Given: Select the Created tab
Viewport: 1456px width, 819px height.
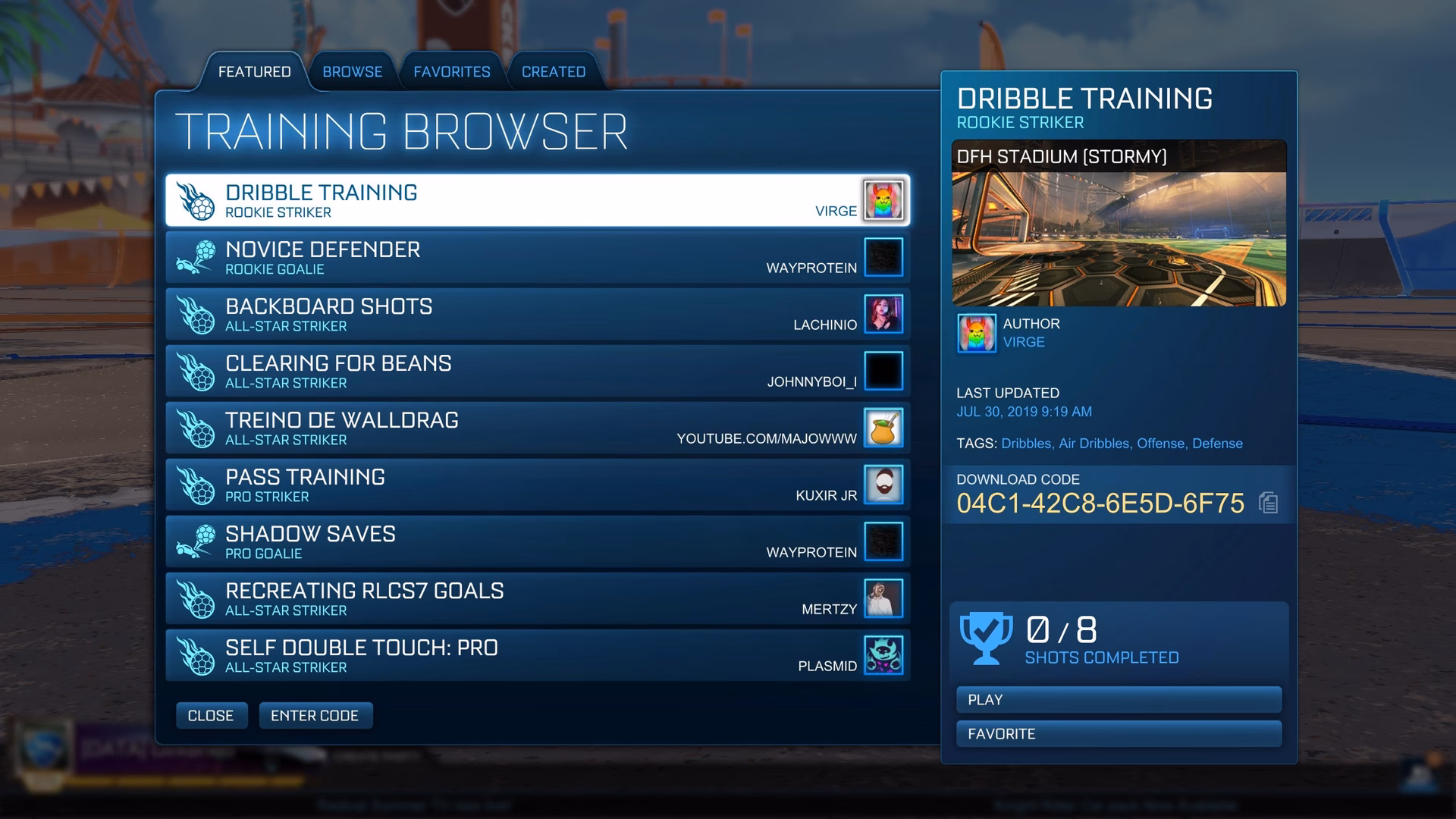Looking at the screenshot, I should coord(553,71).
